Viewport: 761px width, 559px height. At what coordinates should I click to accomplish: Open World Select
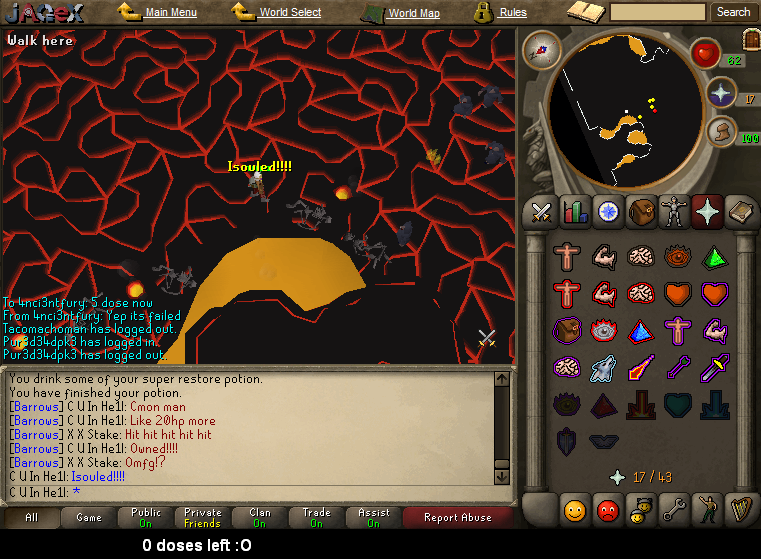[290, 13]
